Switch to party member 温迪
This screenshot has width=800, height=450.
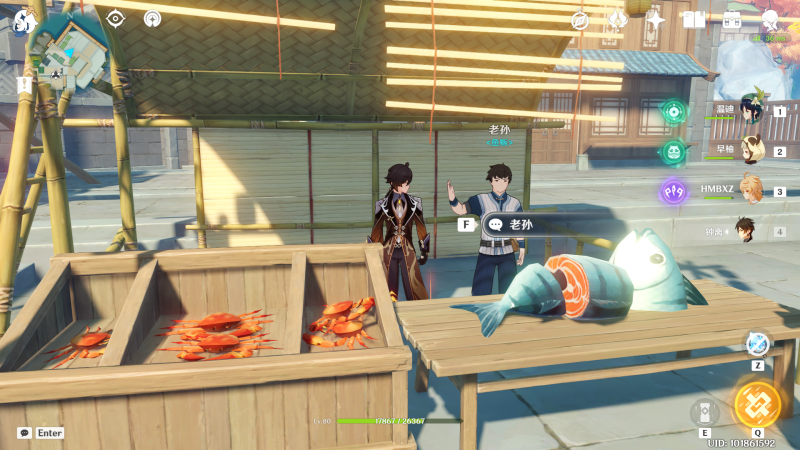pyautogui.click(x=751, y=111)
